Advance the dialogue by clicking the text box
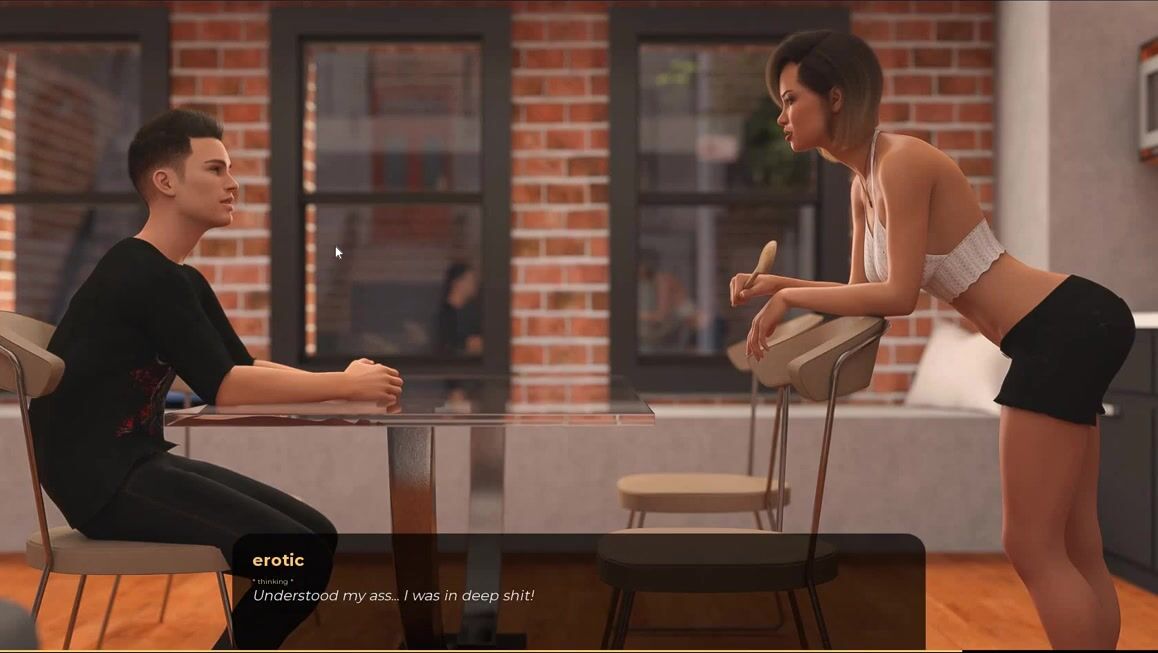Image resolution: width=1158 pixels, height=653 pixels. tap(578, 592)
